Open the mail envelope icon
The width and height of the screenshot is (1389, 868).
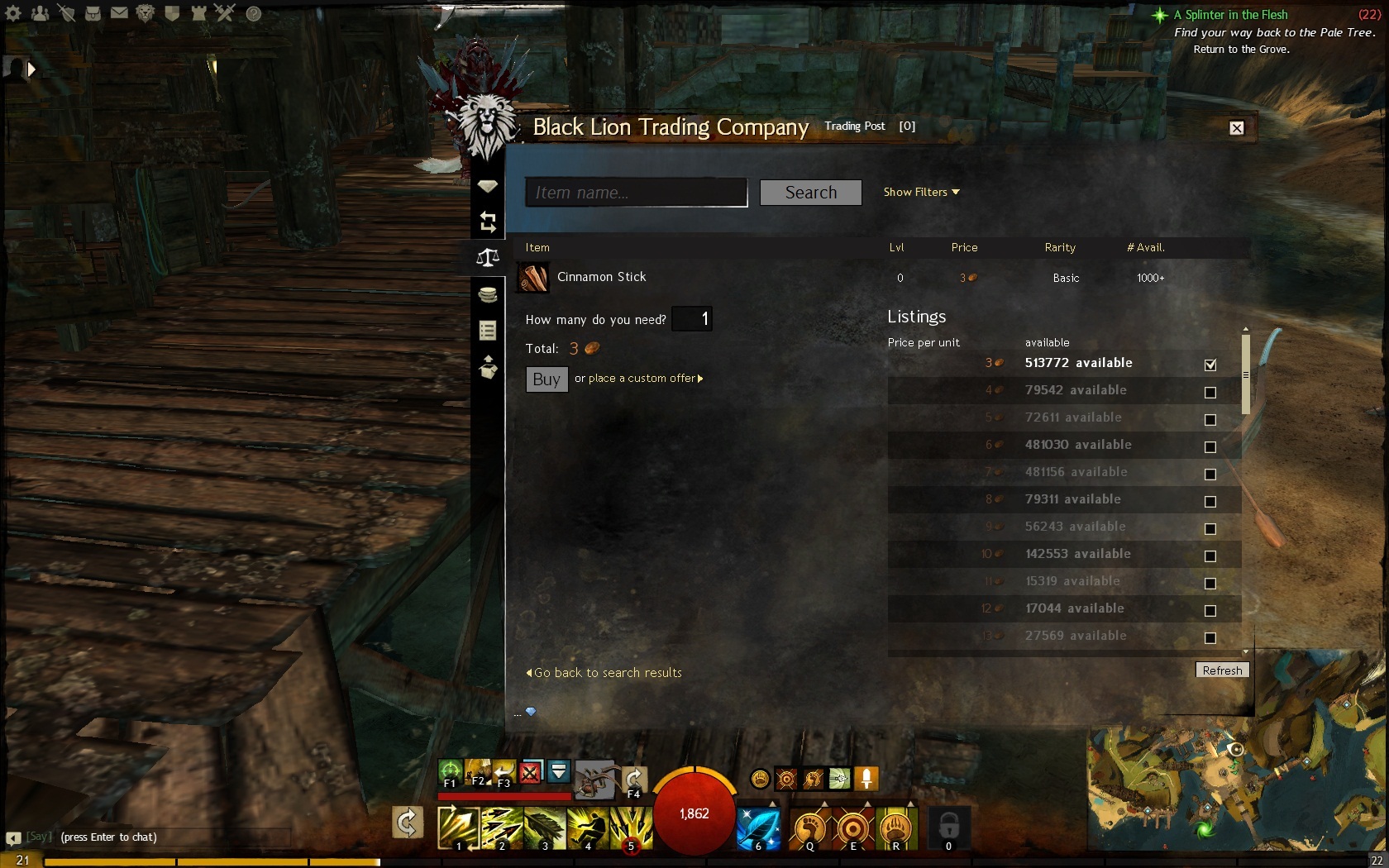coord(119,13)
